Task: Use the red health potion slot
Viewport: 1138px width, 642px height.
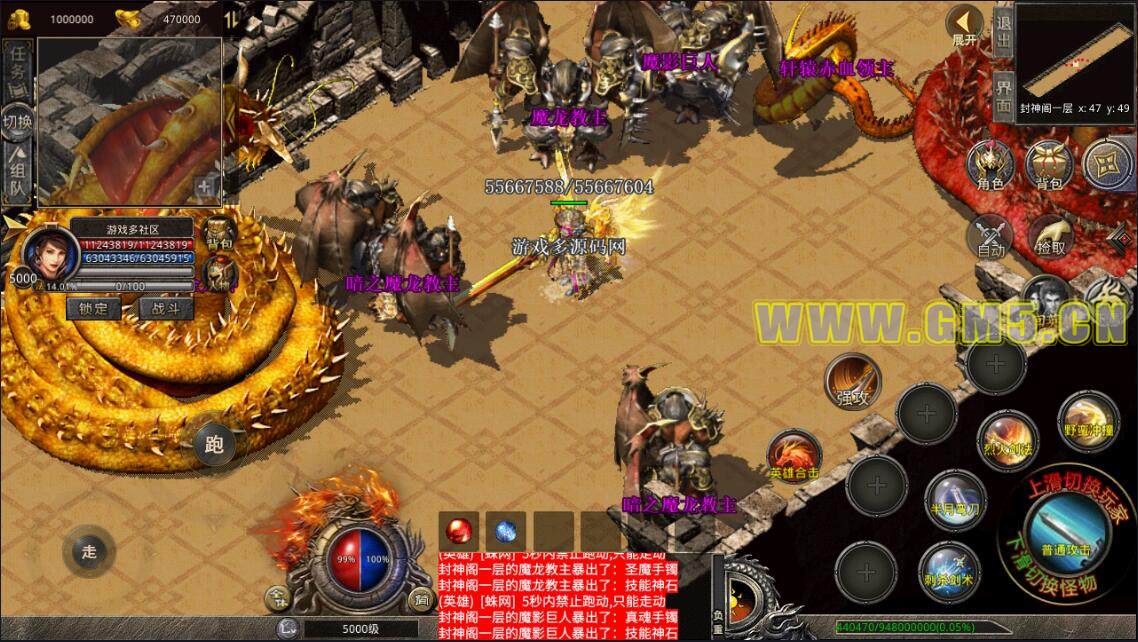Action: click(x=460, y=530)
